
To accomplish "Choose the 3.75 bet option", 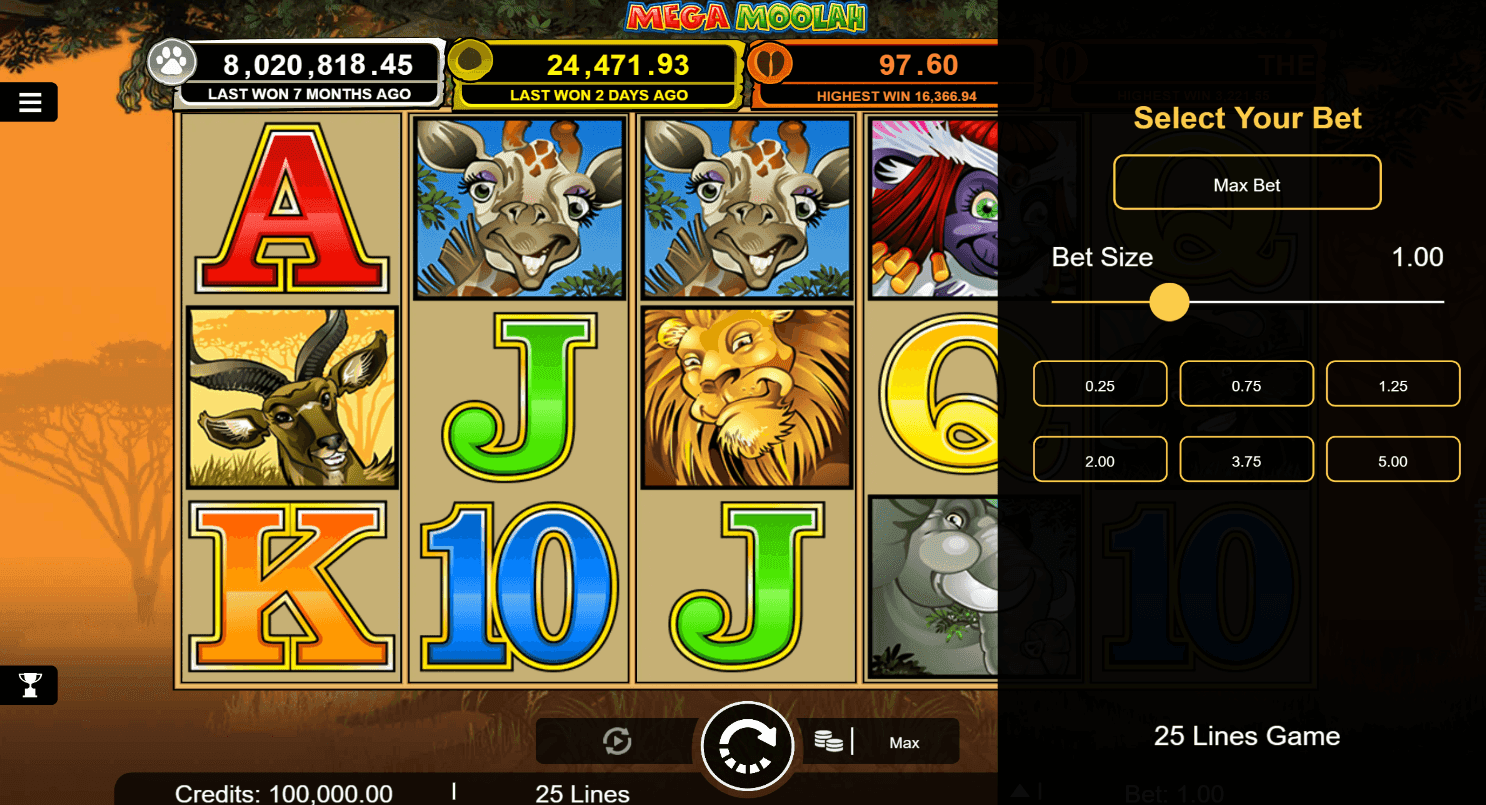I will pyautogui.click(x=1246, y=459).
